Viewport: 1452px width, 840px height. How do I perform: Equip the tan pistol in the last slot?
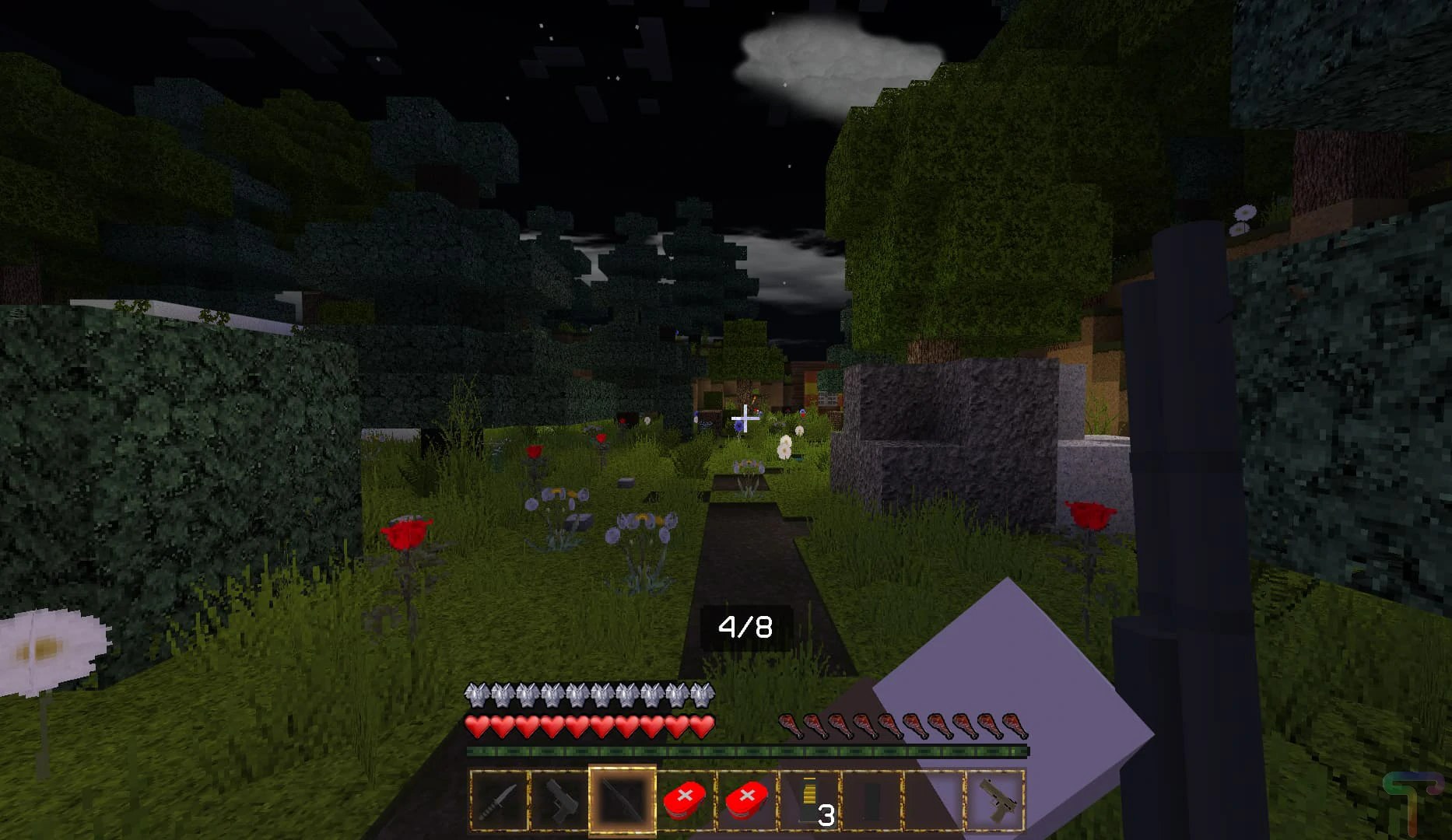pyautogui.click(x=996, y=800)
